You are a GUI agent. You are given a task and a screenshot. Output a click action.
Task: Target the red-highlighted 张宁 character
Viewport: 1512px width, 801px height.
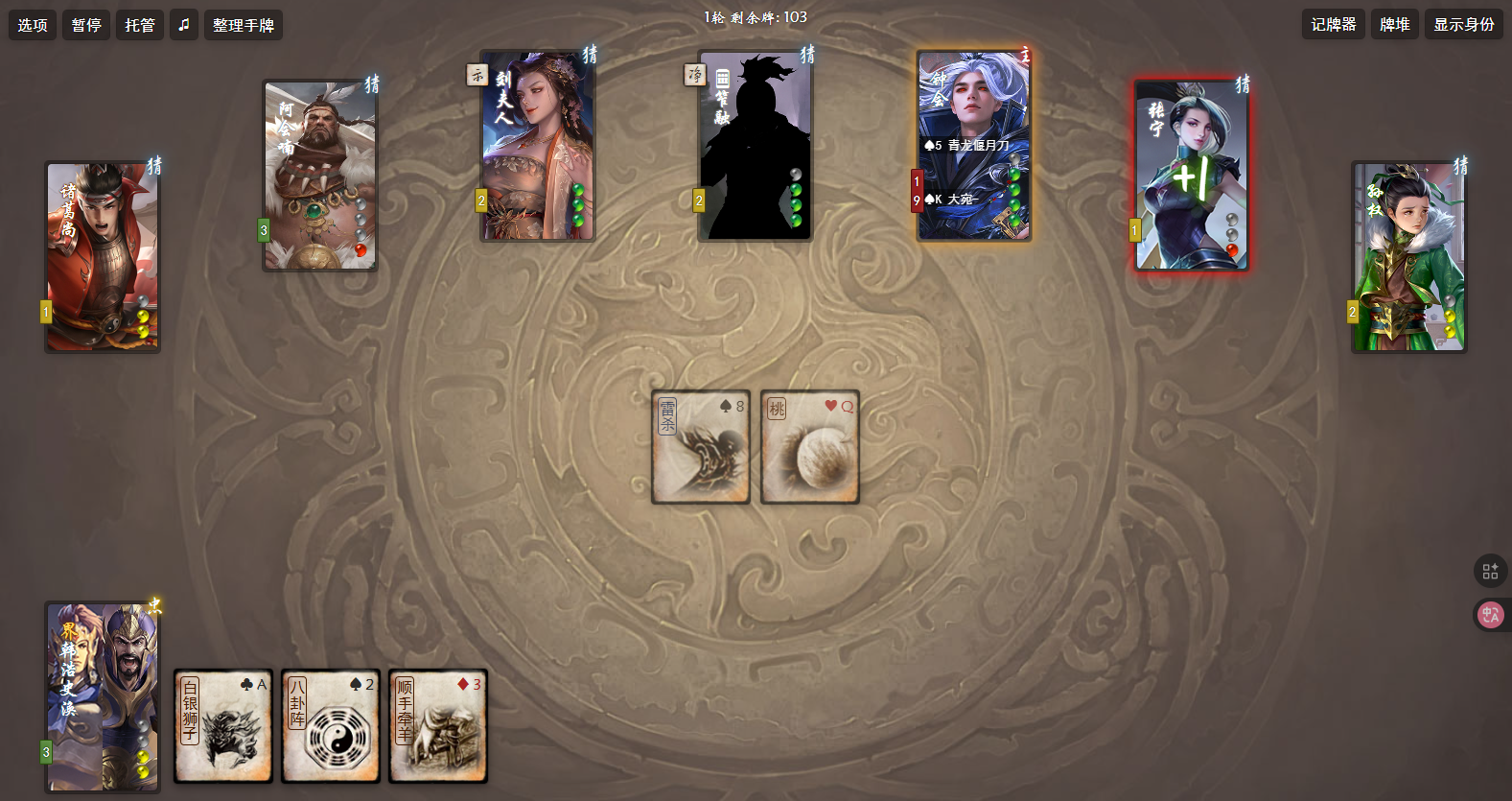click(x=1192, y=176)
